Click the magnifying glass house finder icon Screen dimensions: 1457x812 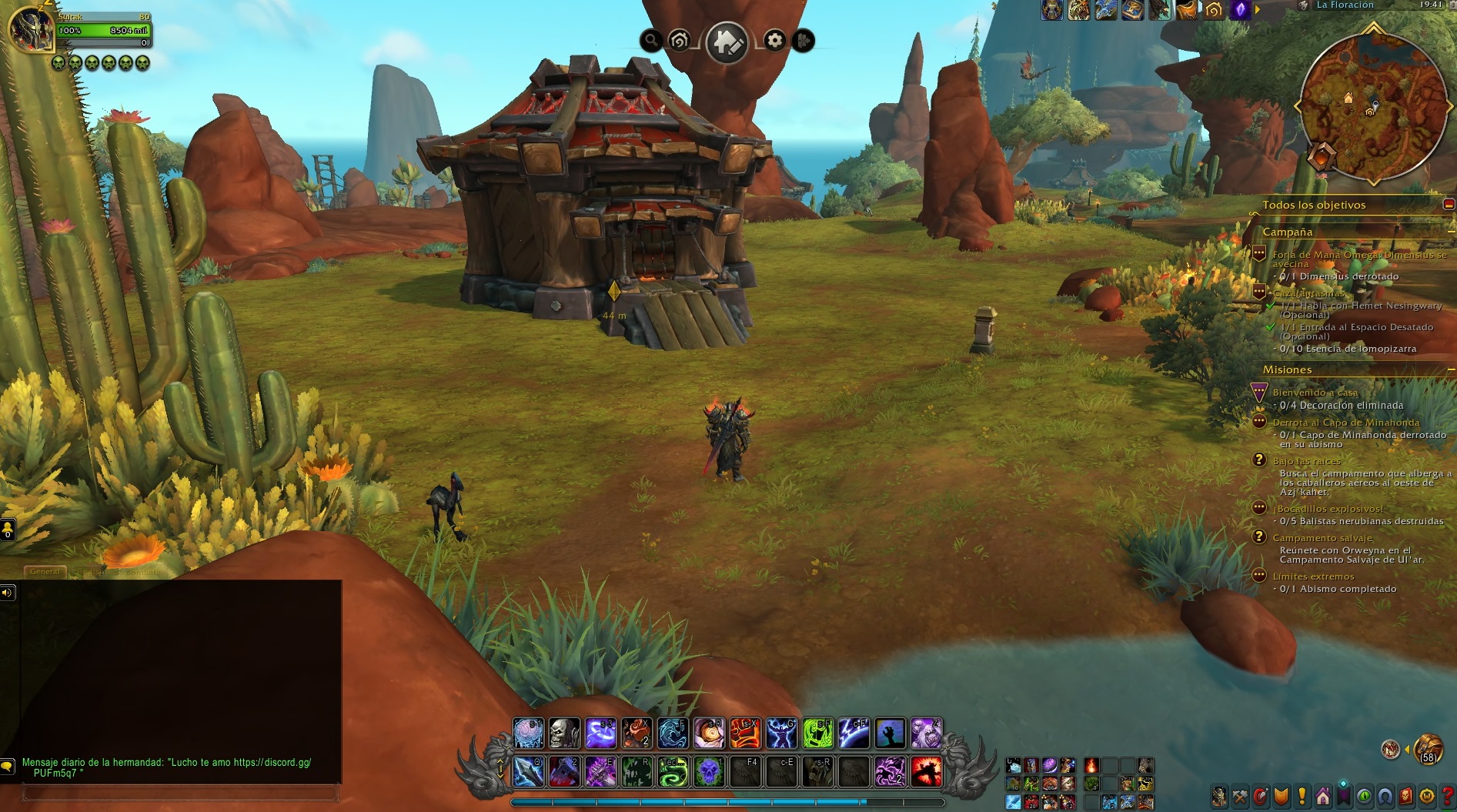[651, 41]
